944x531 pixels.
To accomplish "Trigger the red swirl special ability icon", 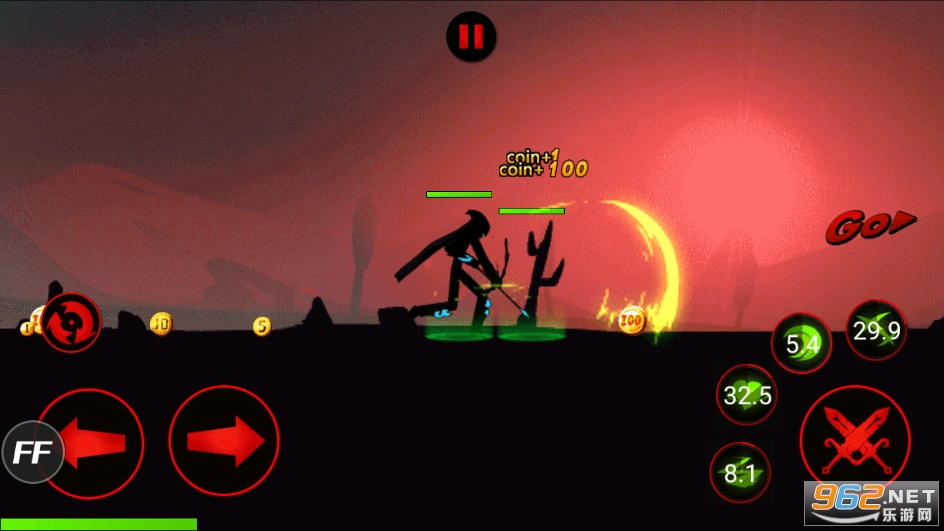I will tap(71, 322).
